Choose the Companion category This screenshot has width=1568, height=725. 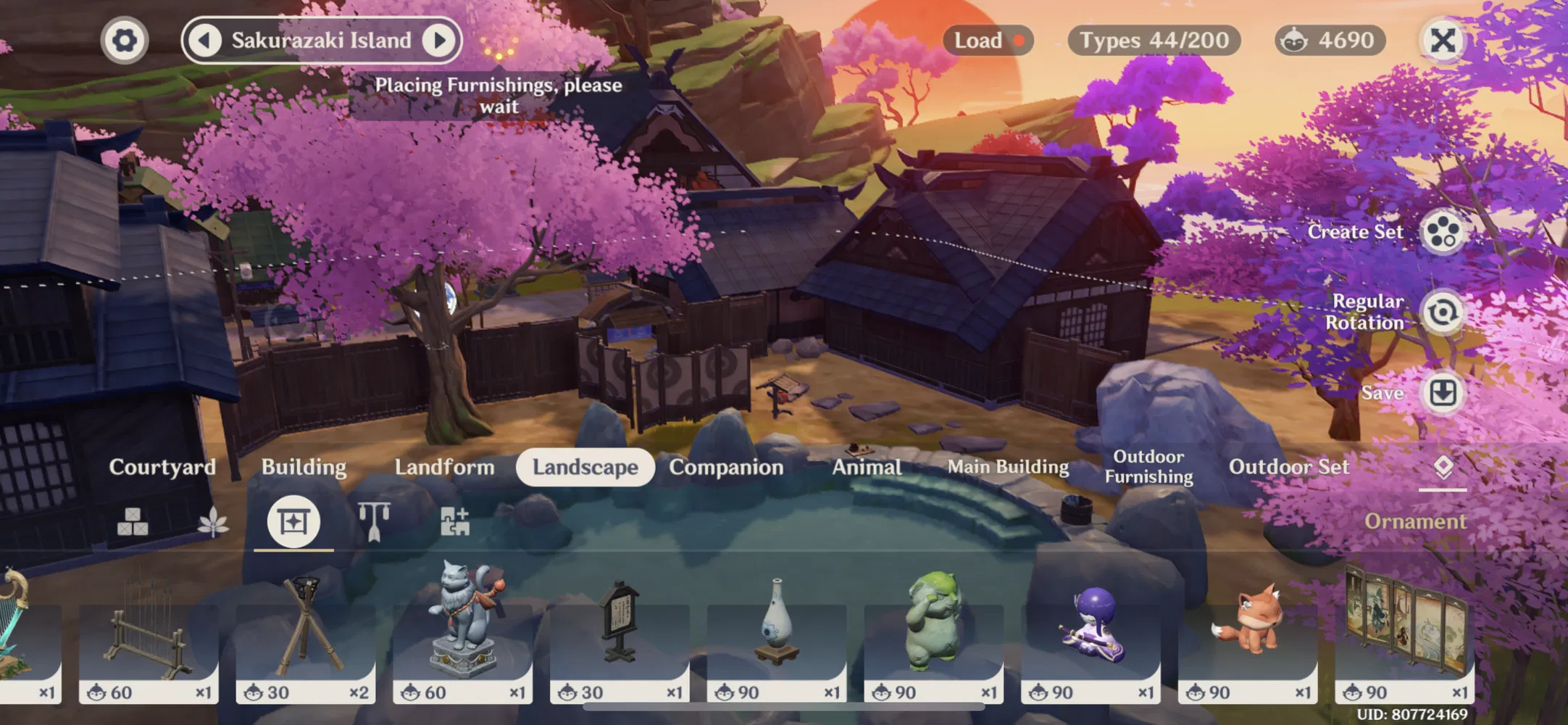click(726, 467)
